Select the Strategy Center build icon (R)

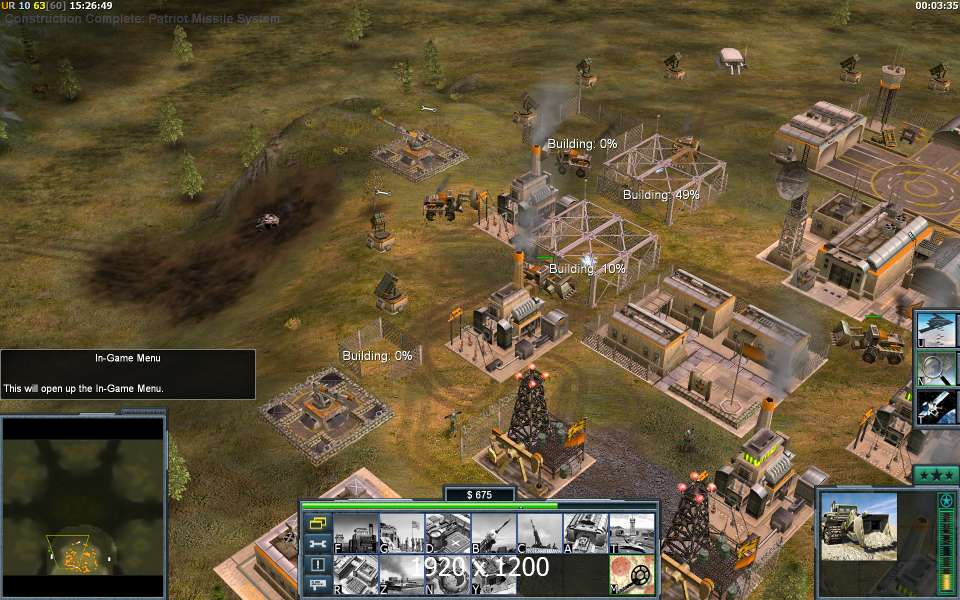(355, 575)
